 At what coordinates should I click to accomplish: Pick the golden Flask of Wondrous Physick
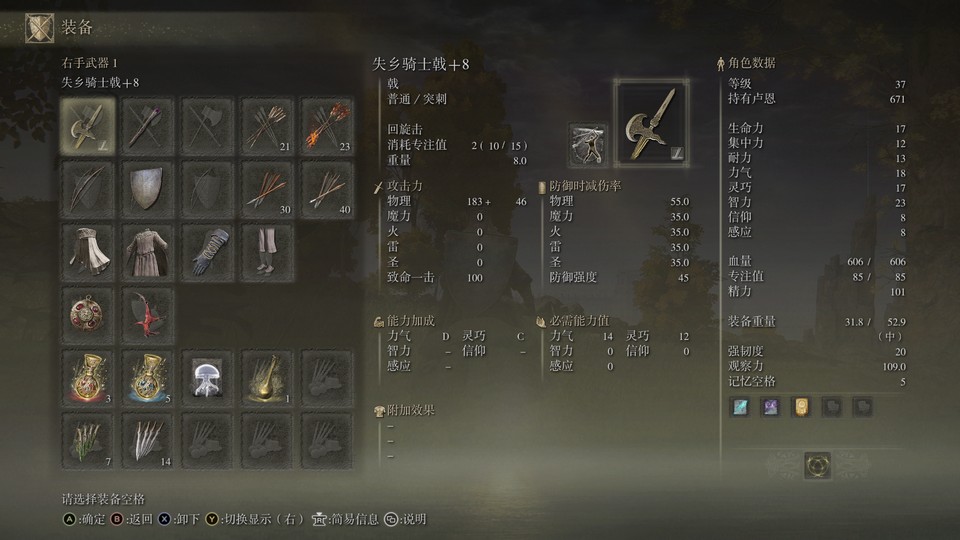(x=267, y=378)
